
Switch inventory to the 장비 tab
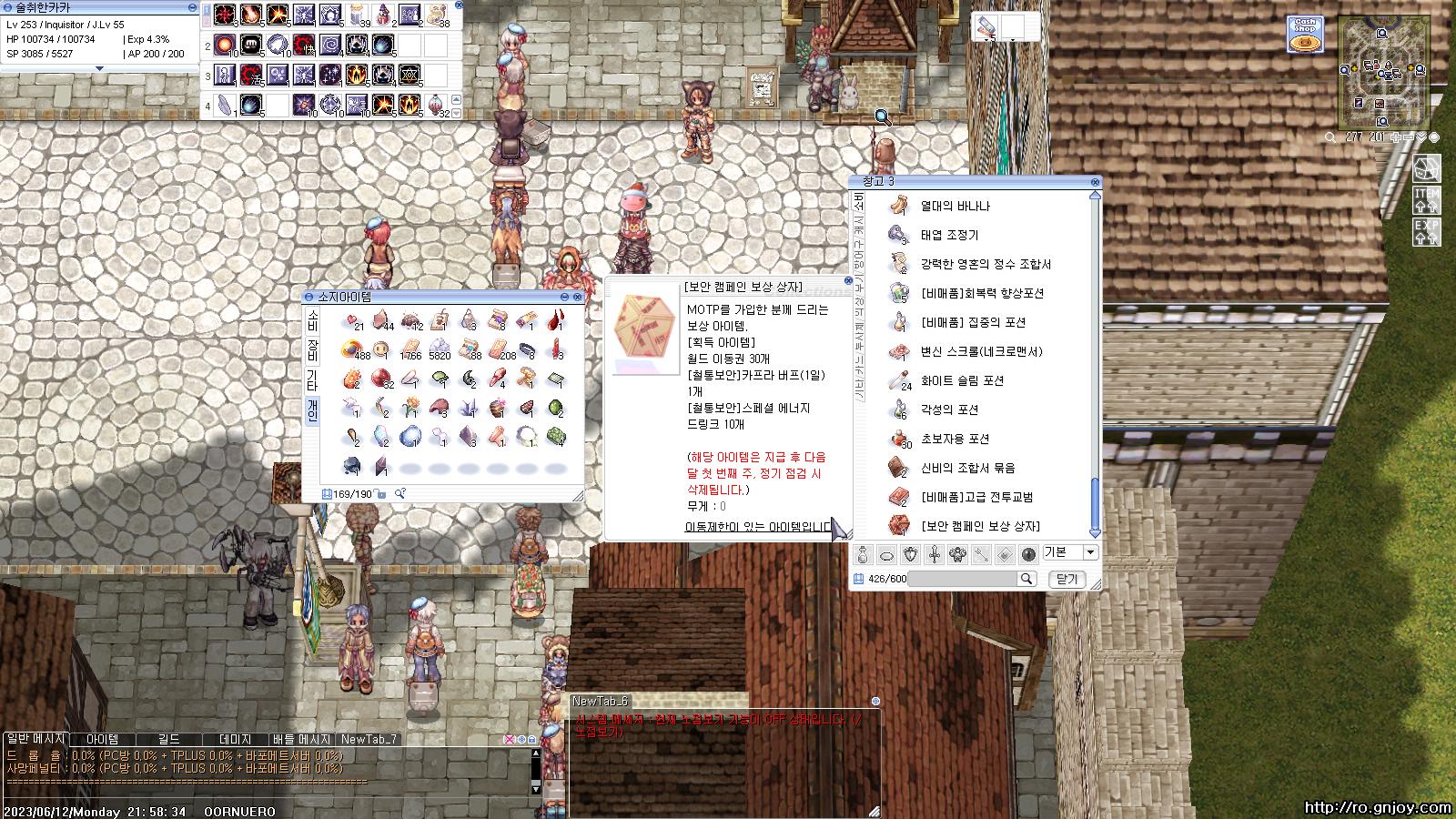click(312, 351)
